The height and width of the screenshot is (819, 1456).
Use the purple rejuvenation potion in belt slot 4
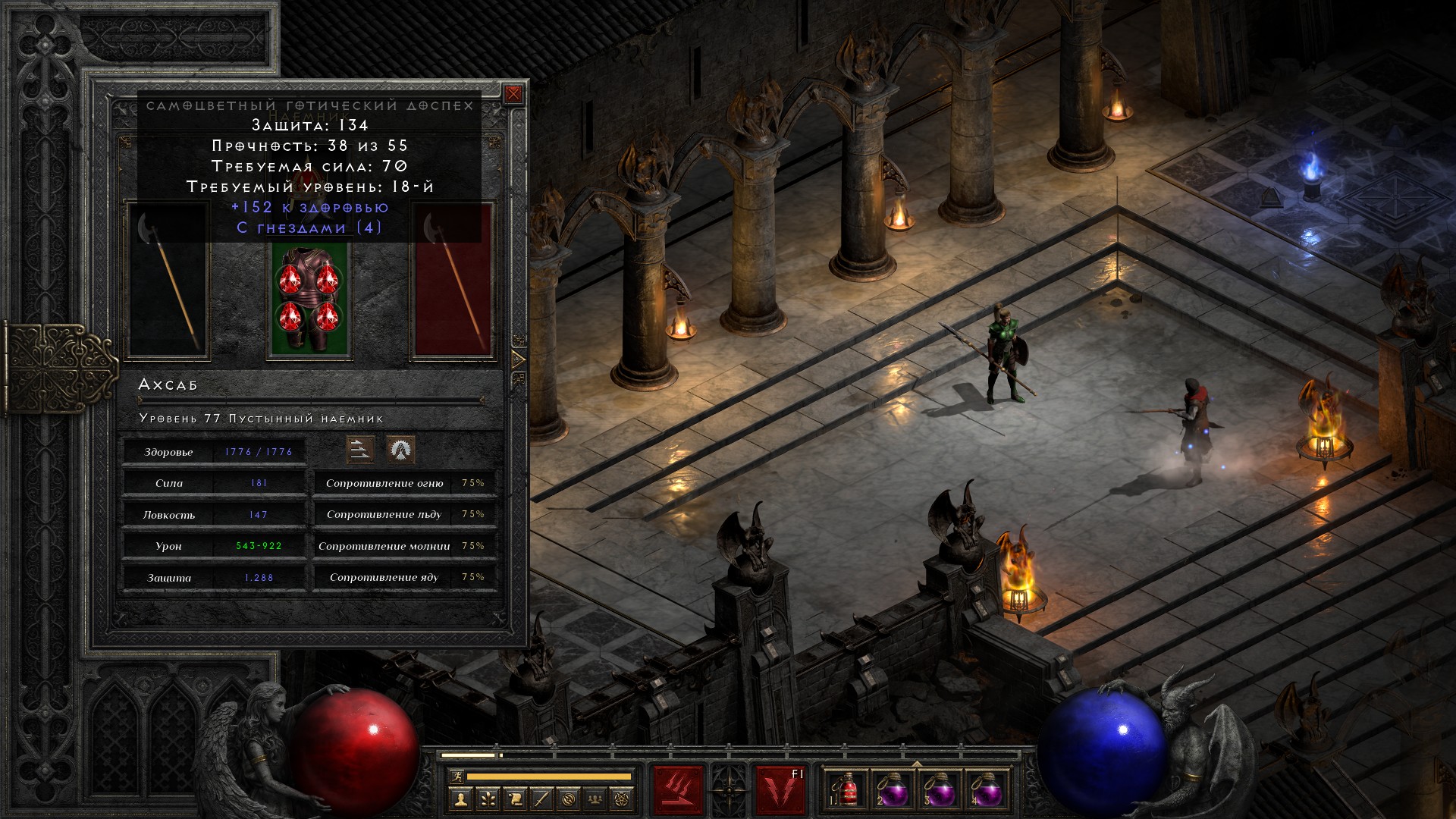(986, 791)
